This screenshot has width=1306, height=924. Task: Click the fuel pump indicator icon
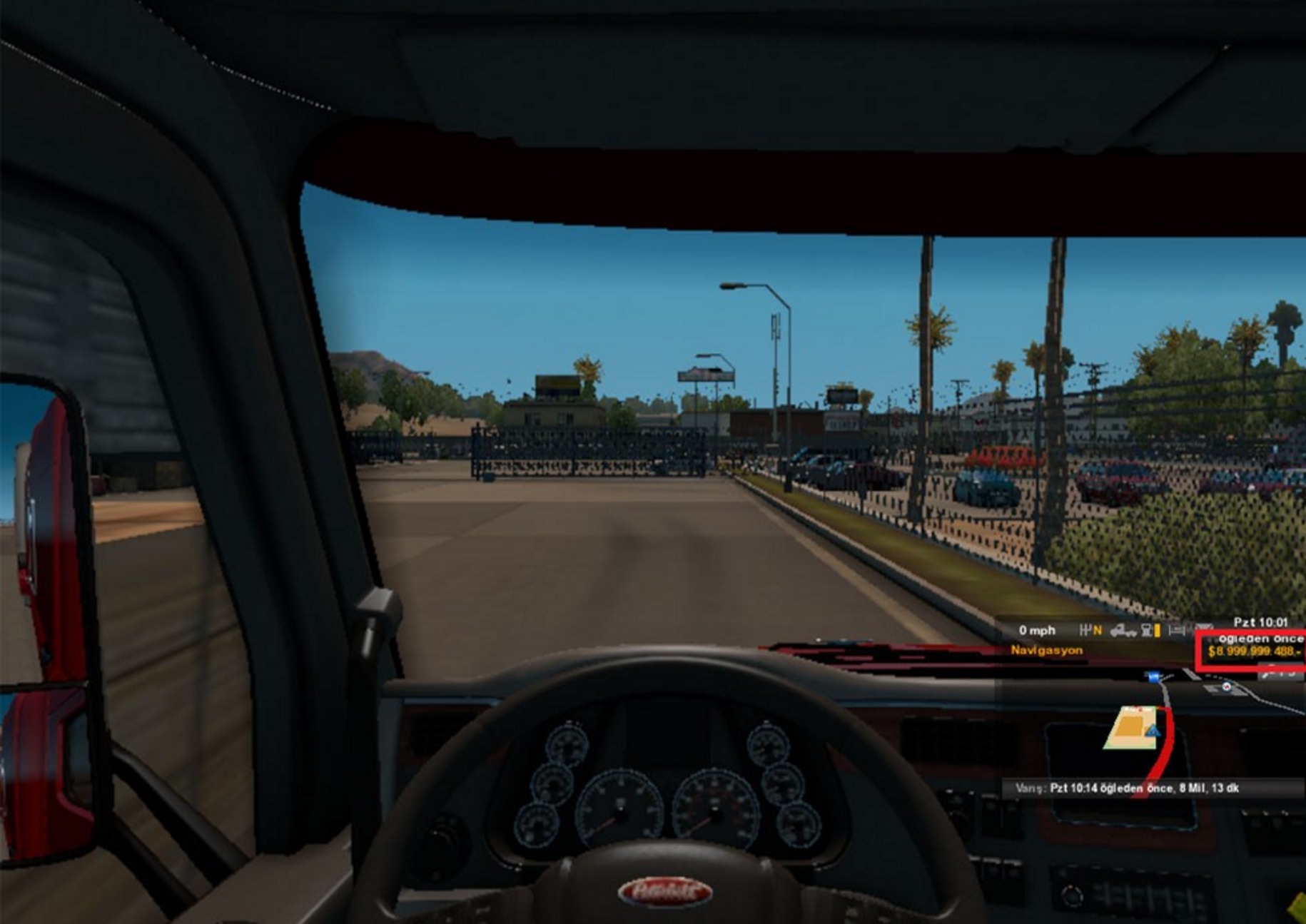1148,630
